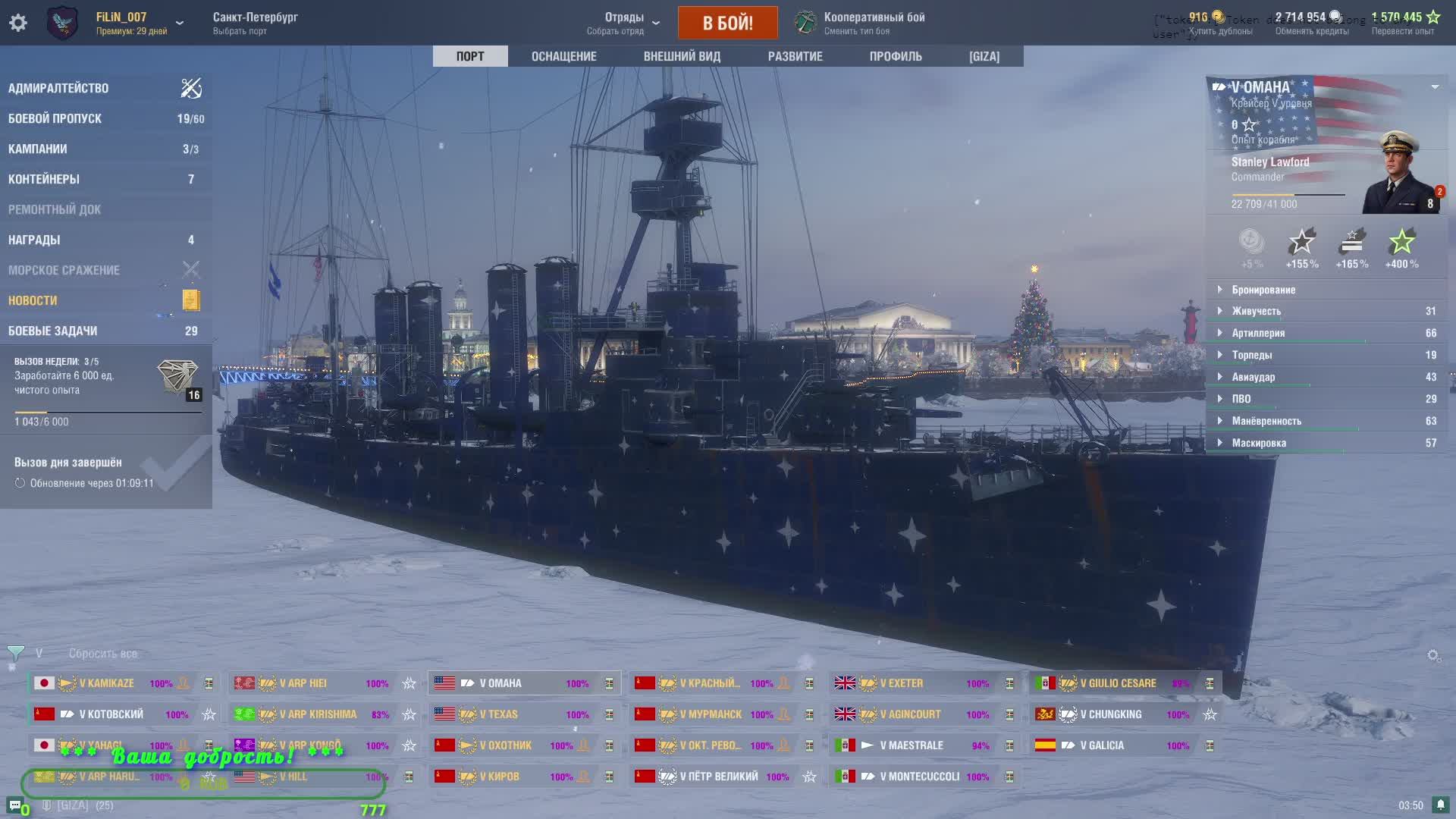This screenshot has width=1456, height=819.
Task: Open the Боевой пропуск section
Action: click(x=55, y=118)
